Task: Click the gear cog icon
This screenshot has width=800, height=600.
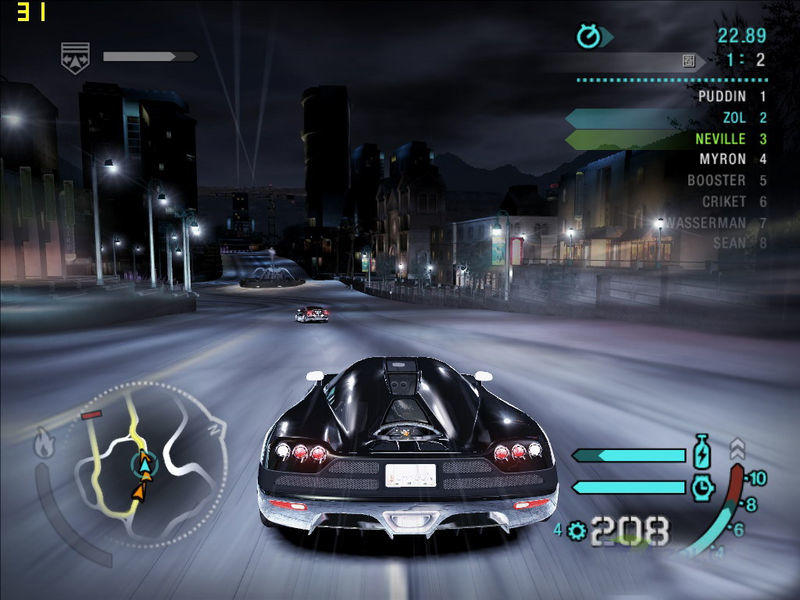Action: 575,530
